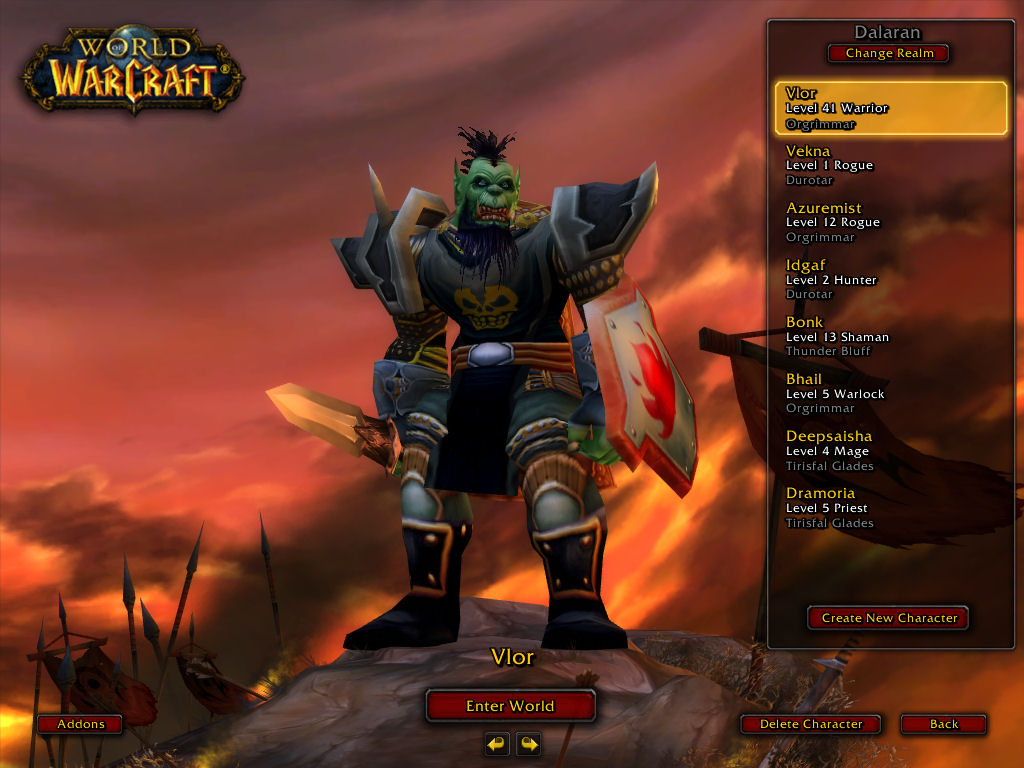Pick Deepsaisha the Level 4 Mage
The image size is (1024, 768).
click(890, 450)
